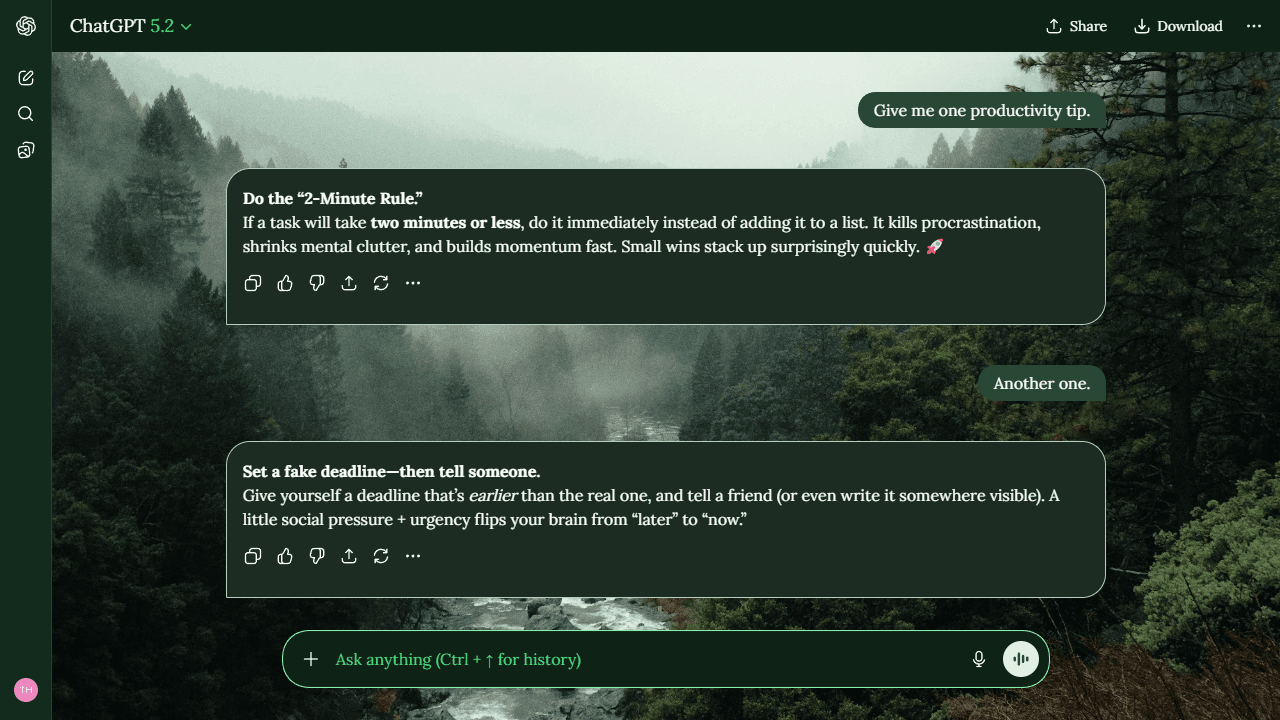The width and height of the screenshot is (1280, 720).
Task: Open more options on the first response
Action: click(413, 283)
